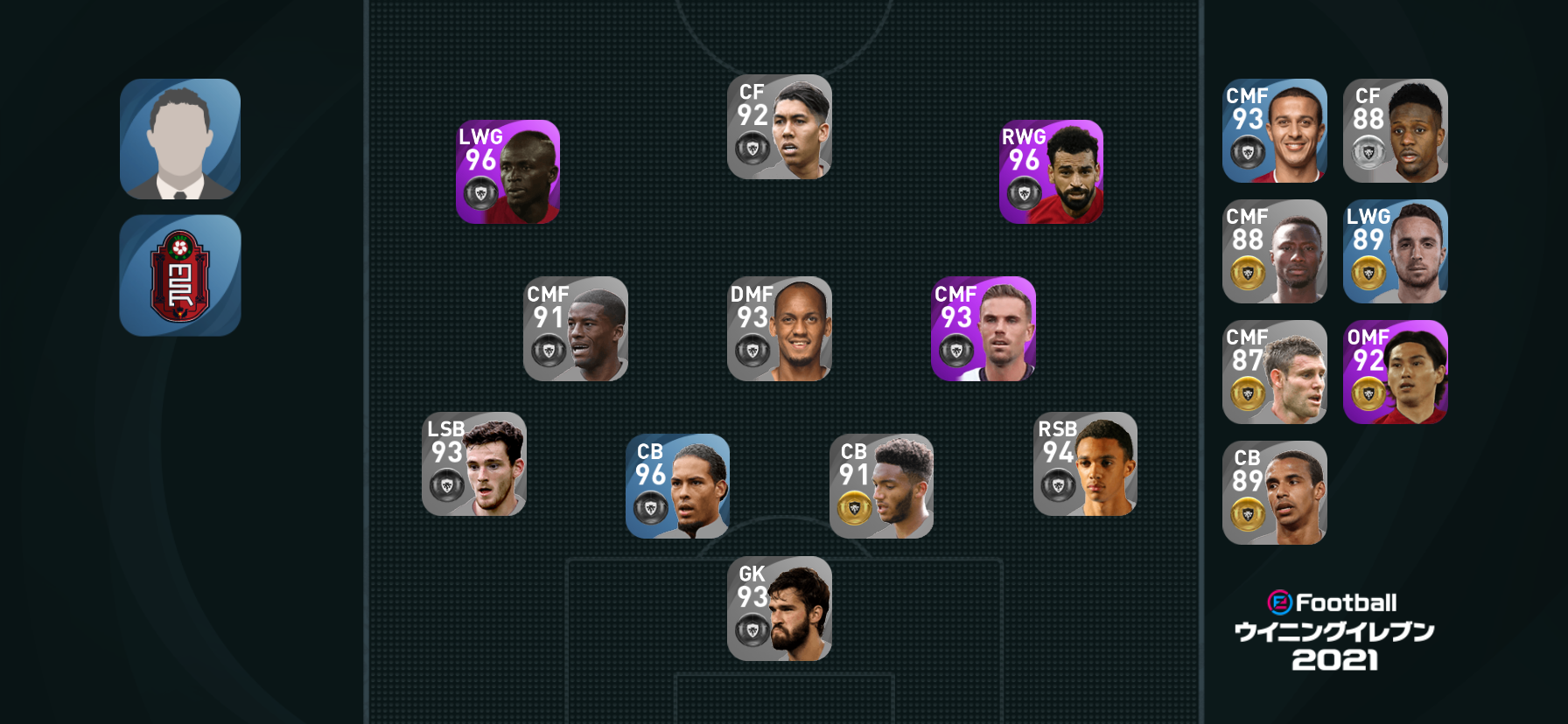Choose the DMF 93 player card

click(780, 329)
